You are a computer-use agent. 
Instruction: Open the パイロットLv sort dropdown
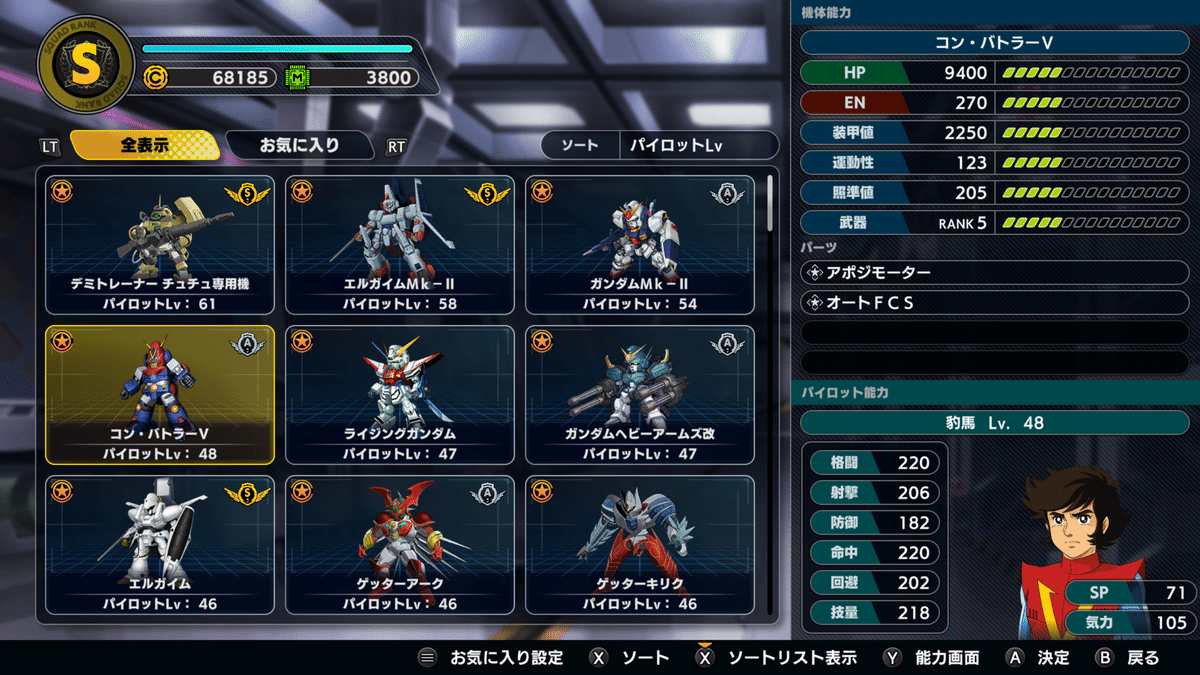698,145
